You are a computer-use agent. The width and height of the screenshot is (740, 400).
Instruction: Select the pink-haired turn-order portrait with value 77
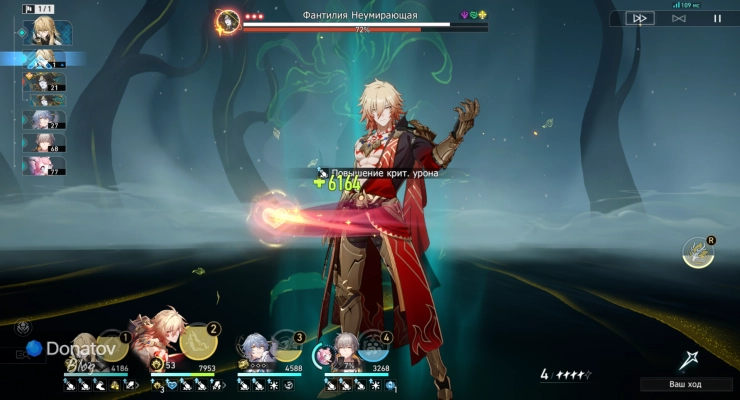[44, 165]
